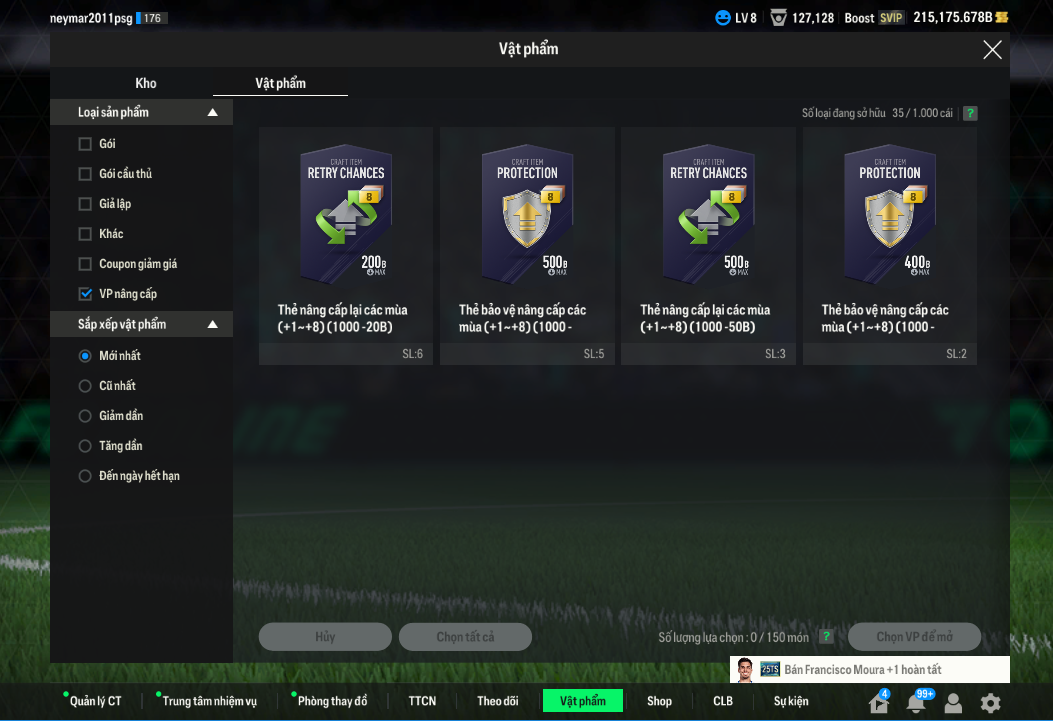Open Trung tâm nhiệm vụ

(209, 701)
